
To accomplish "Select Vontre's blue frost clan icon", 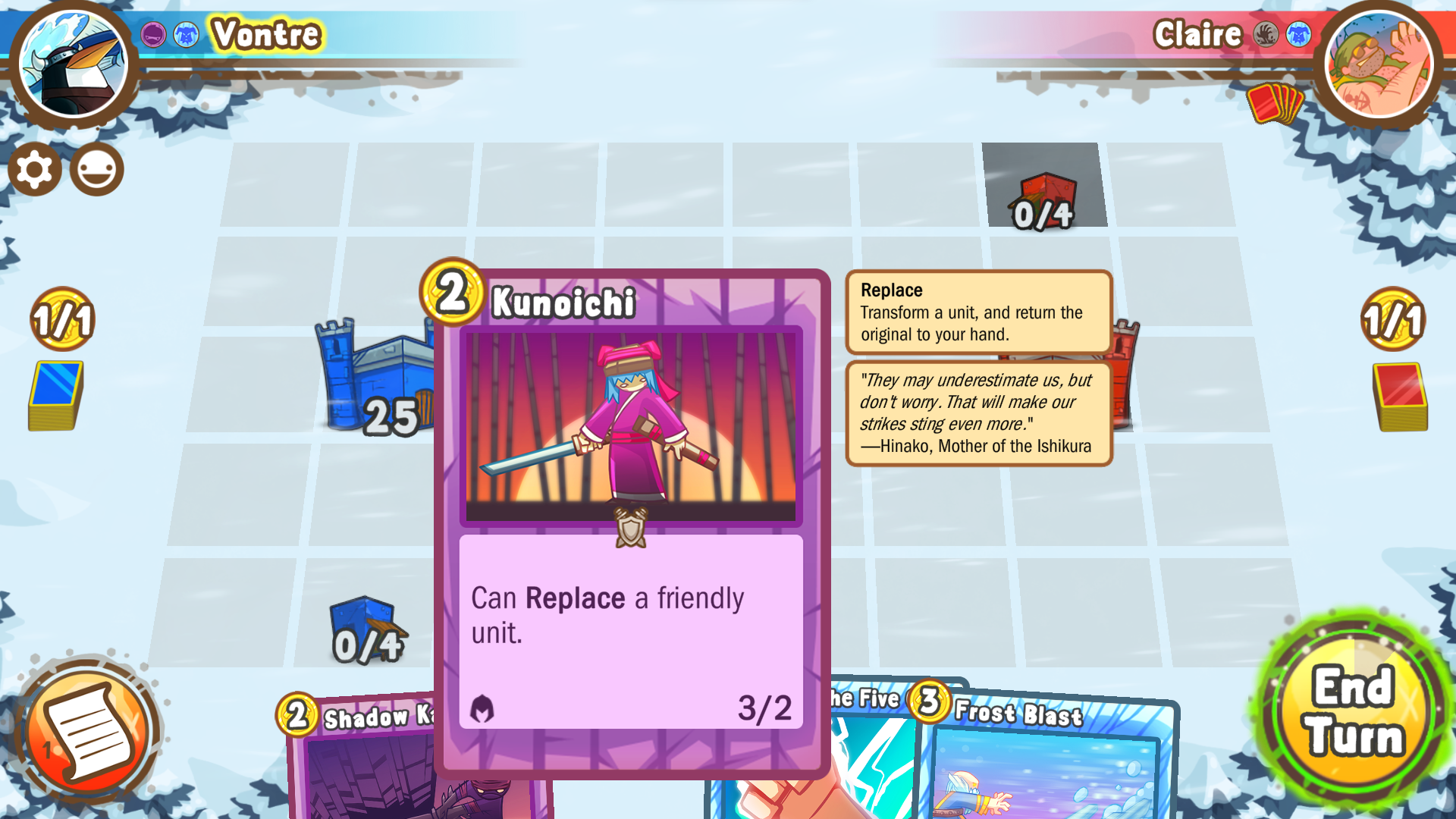I will coord(184,34).
